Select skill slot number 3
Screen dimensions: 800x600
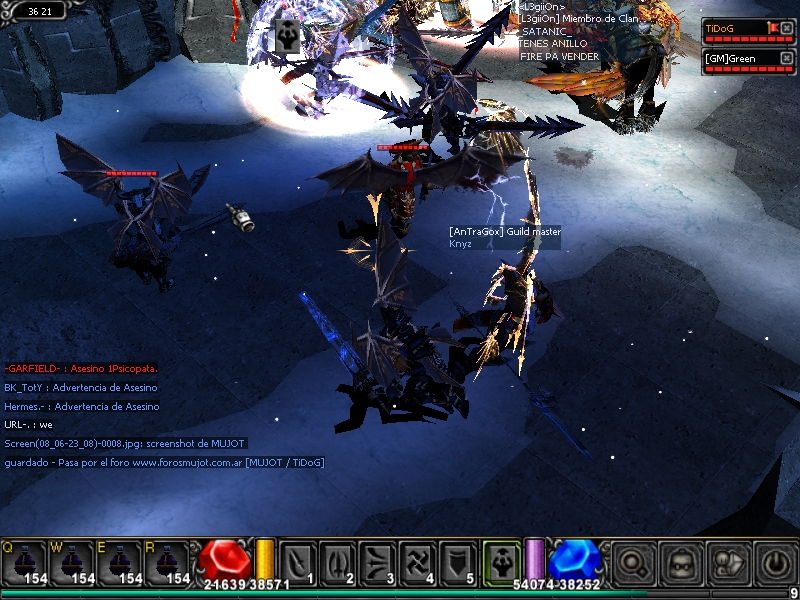click(378, 562)
